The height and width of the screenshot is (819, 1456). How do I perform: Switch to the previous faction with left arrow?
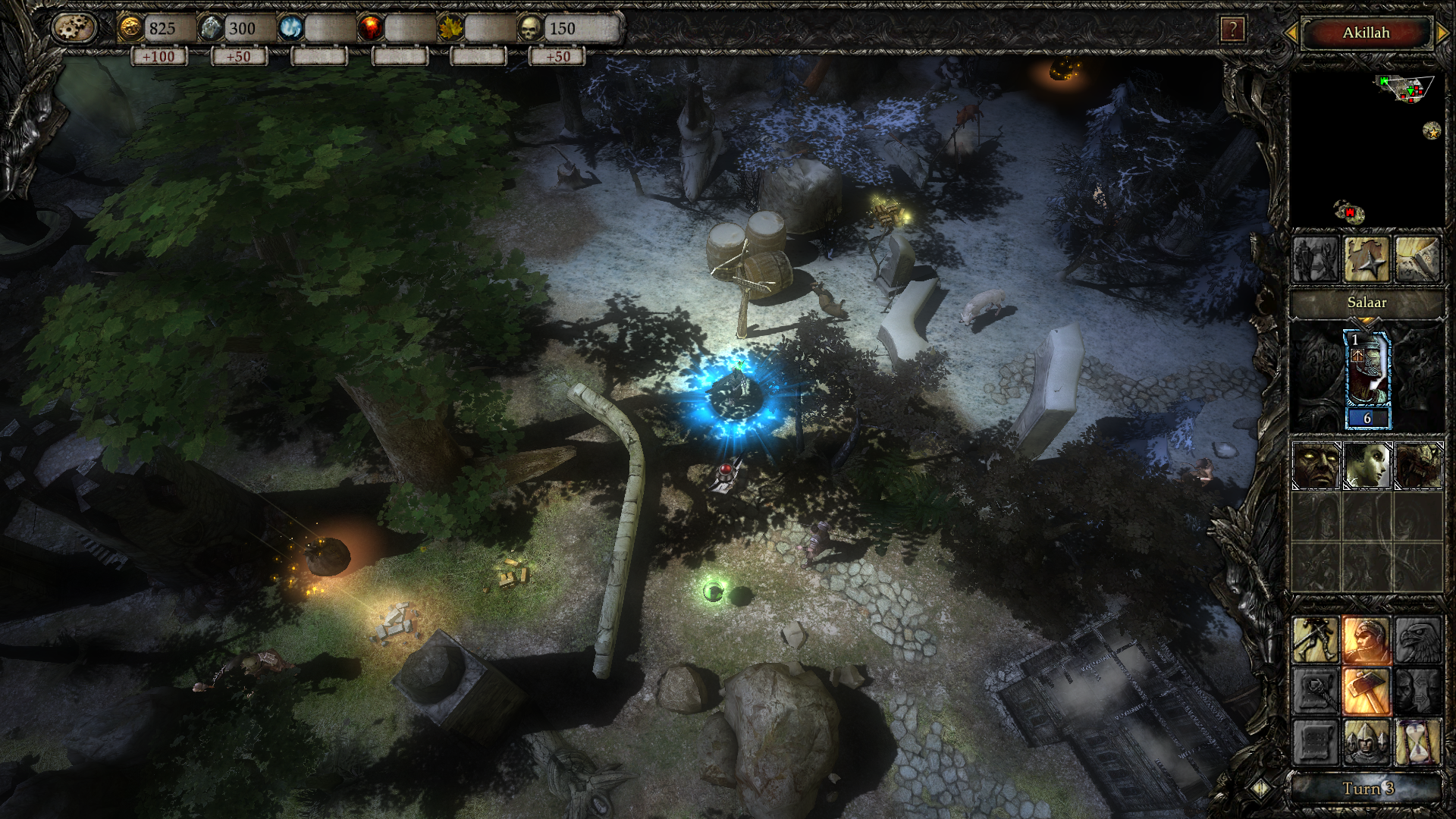click(x=1291, y=33)
